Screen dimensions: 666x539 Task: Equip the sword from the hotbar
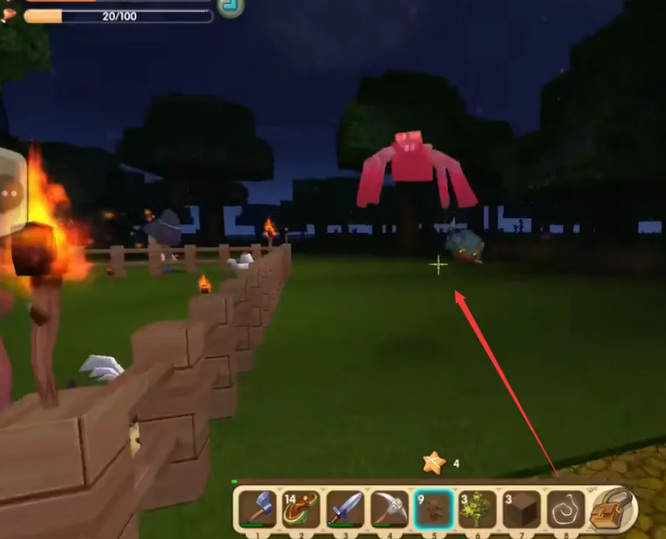345,508
